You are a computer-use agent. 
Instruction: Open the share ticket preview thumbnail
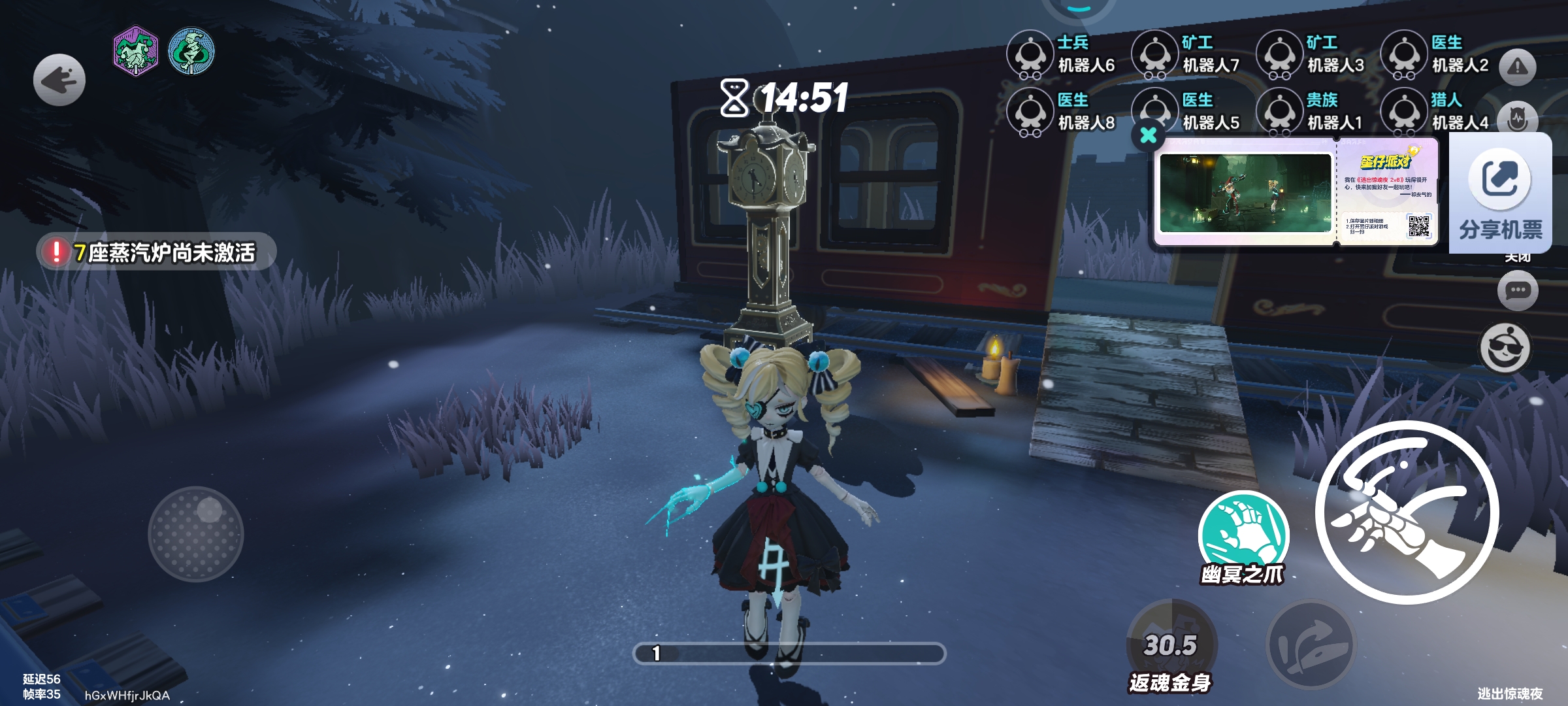(1245, 193)
